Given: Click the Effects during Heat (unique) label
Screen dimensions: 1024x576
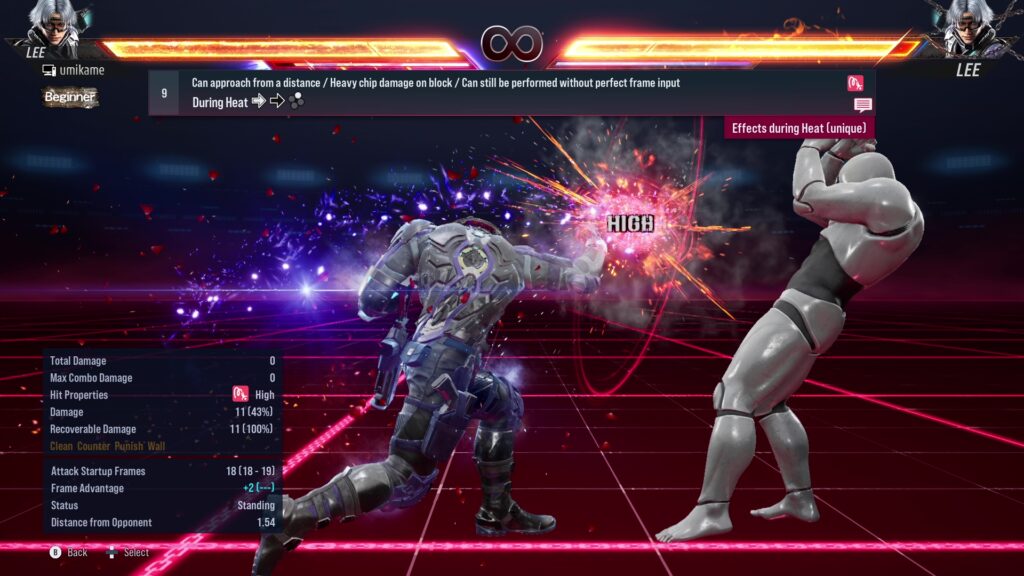Looking at the screenshot, I should pos(799,128).
